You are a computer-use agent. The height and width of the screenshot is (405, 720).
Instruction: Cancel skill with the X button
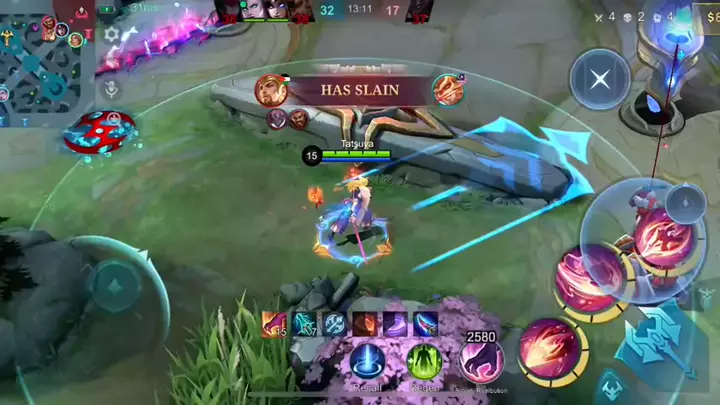click(599, 79)
